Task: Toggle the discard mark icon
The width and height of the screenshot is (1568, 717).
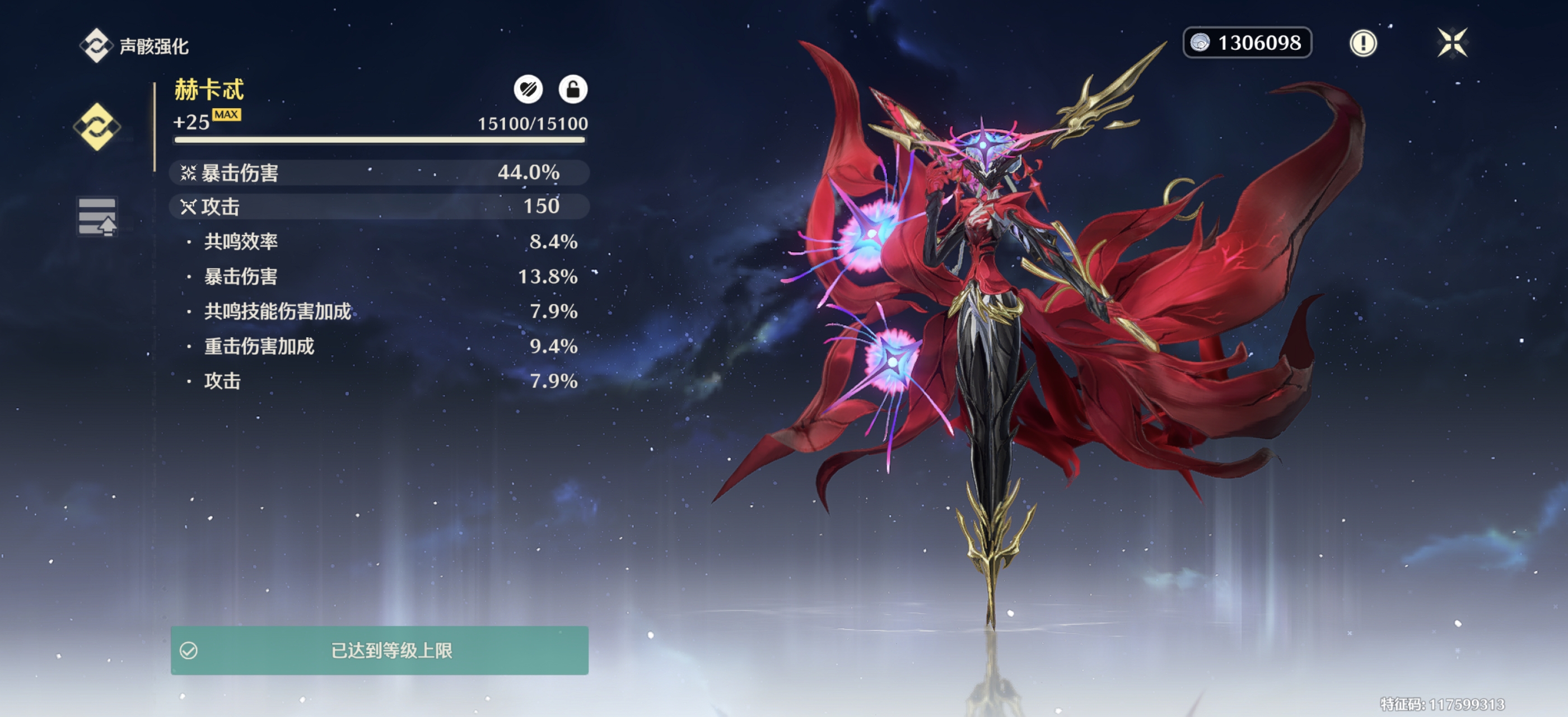Action: (528, 90)
